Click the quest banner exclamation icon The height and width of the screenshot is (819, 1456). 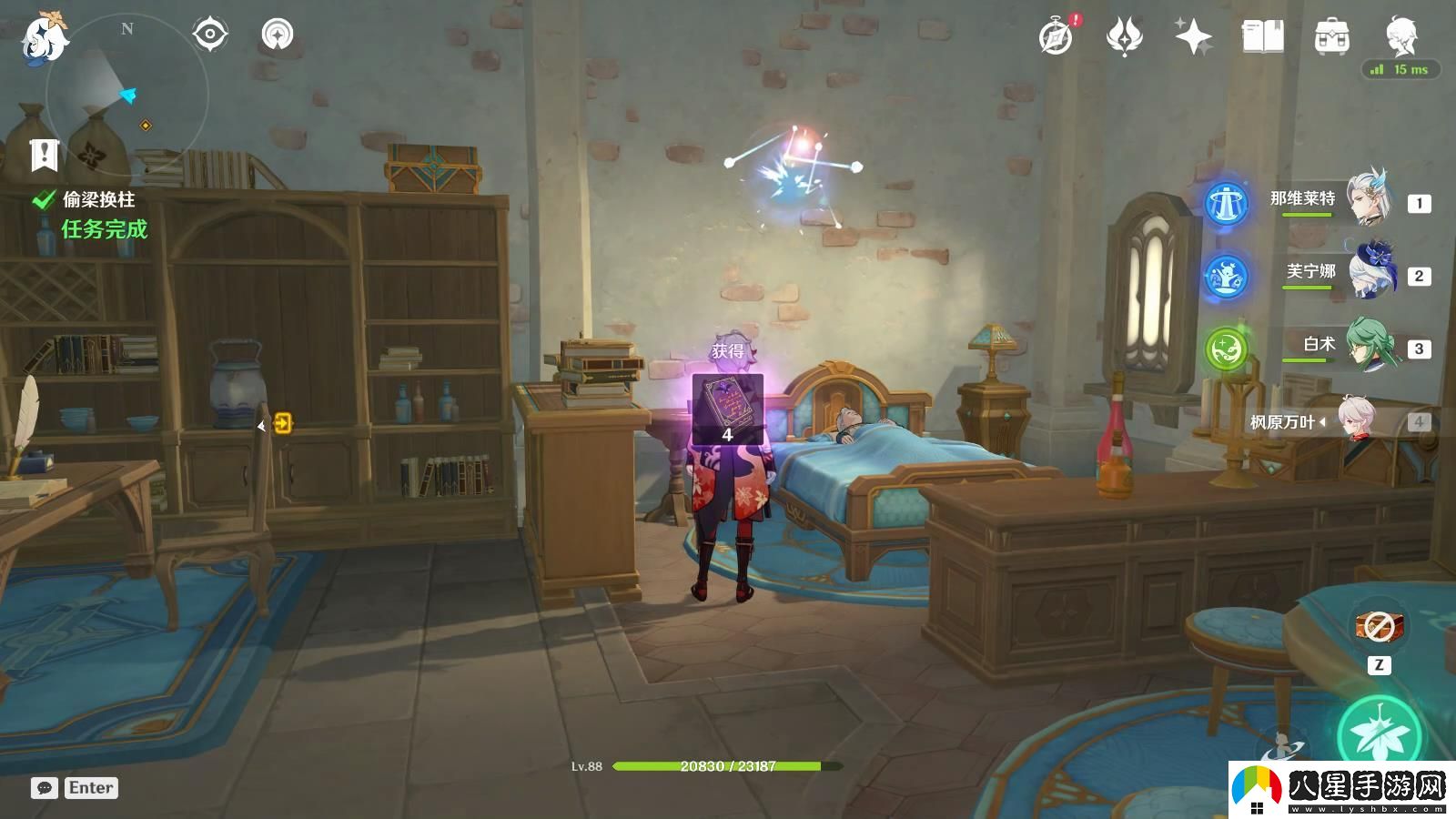[x=44, y=155]
